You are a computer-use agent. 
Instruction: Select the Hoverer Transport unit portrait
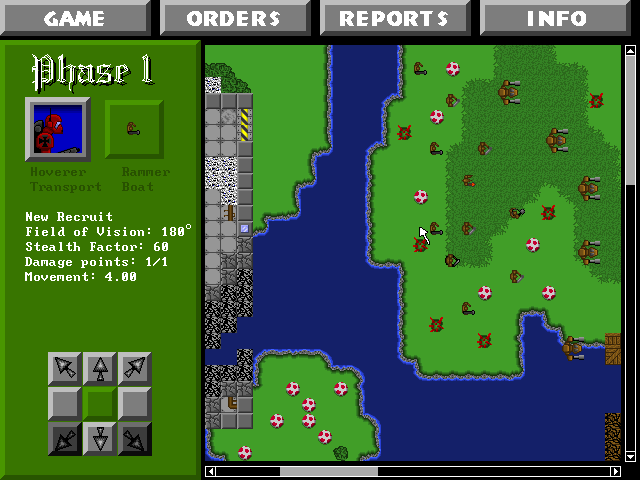(x=57, y=130)
